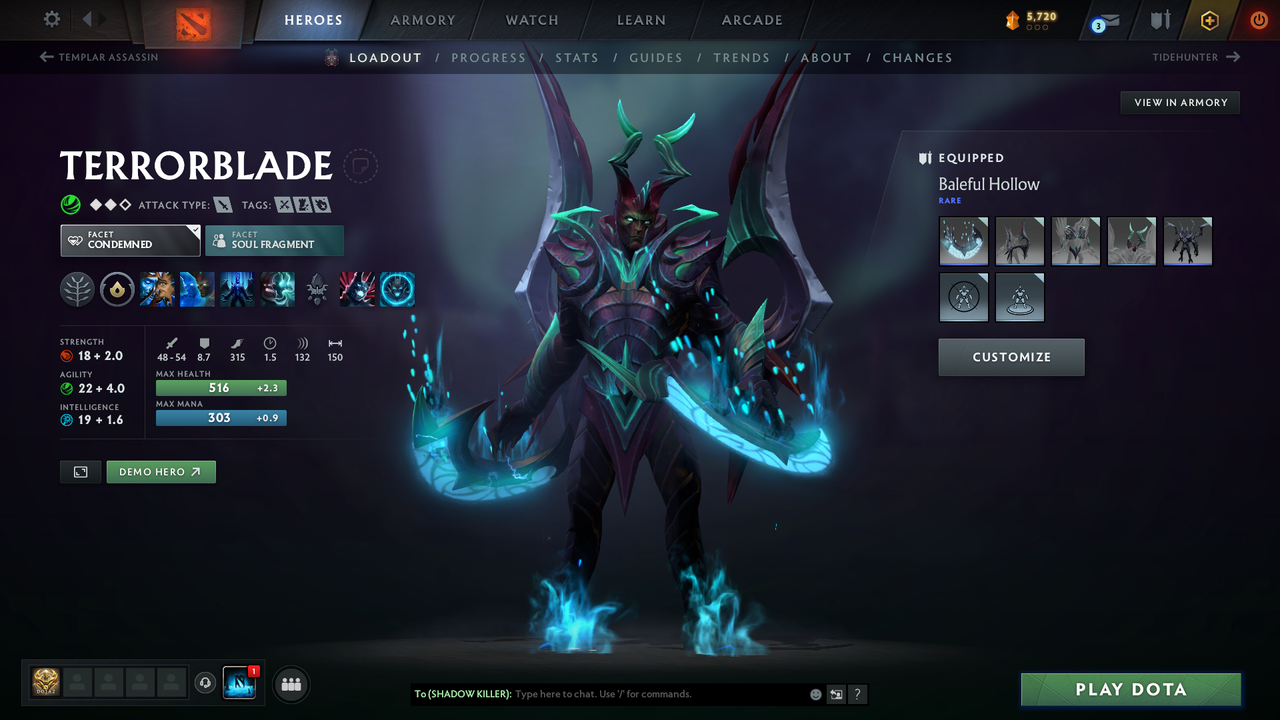Select the Condemned facet toggle
The height and width of the screenshot is (720, 1280).
[x=130, y=240]
